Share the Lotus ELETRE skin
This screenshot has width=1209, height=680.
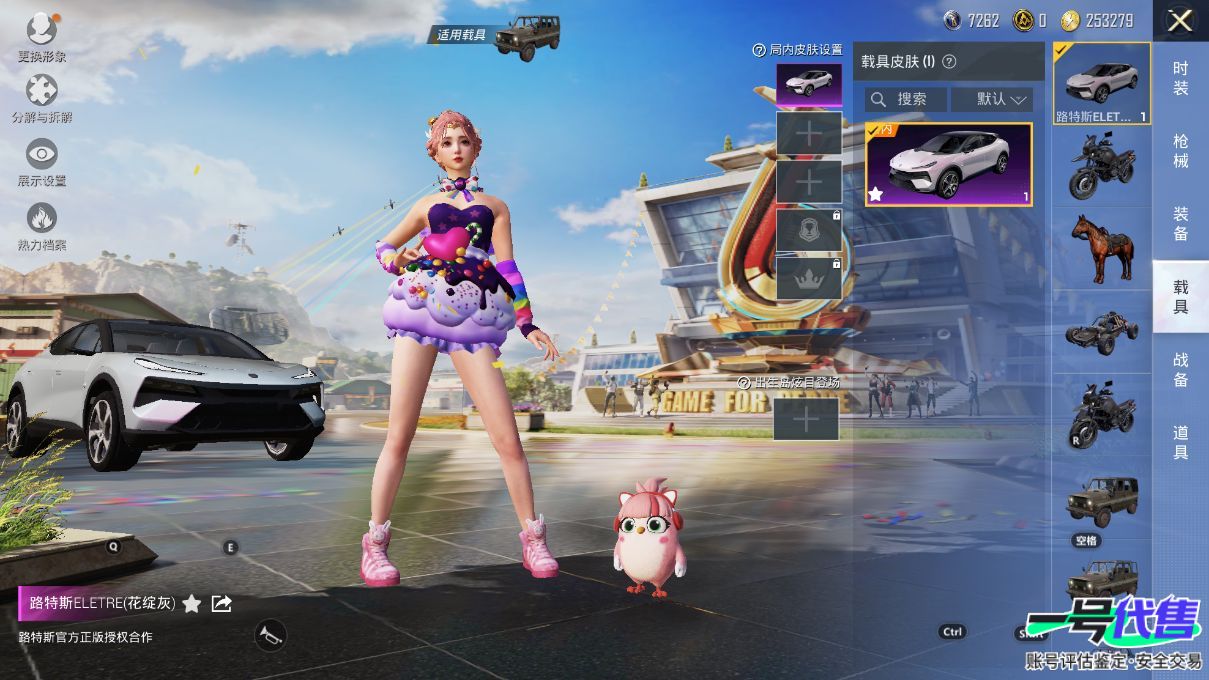pyautogui.click(x=222, y=603)
